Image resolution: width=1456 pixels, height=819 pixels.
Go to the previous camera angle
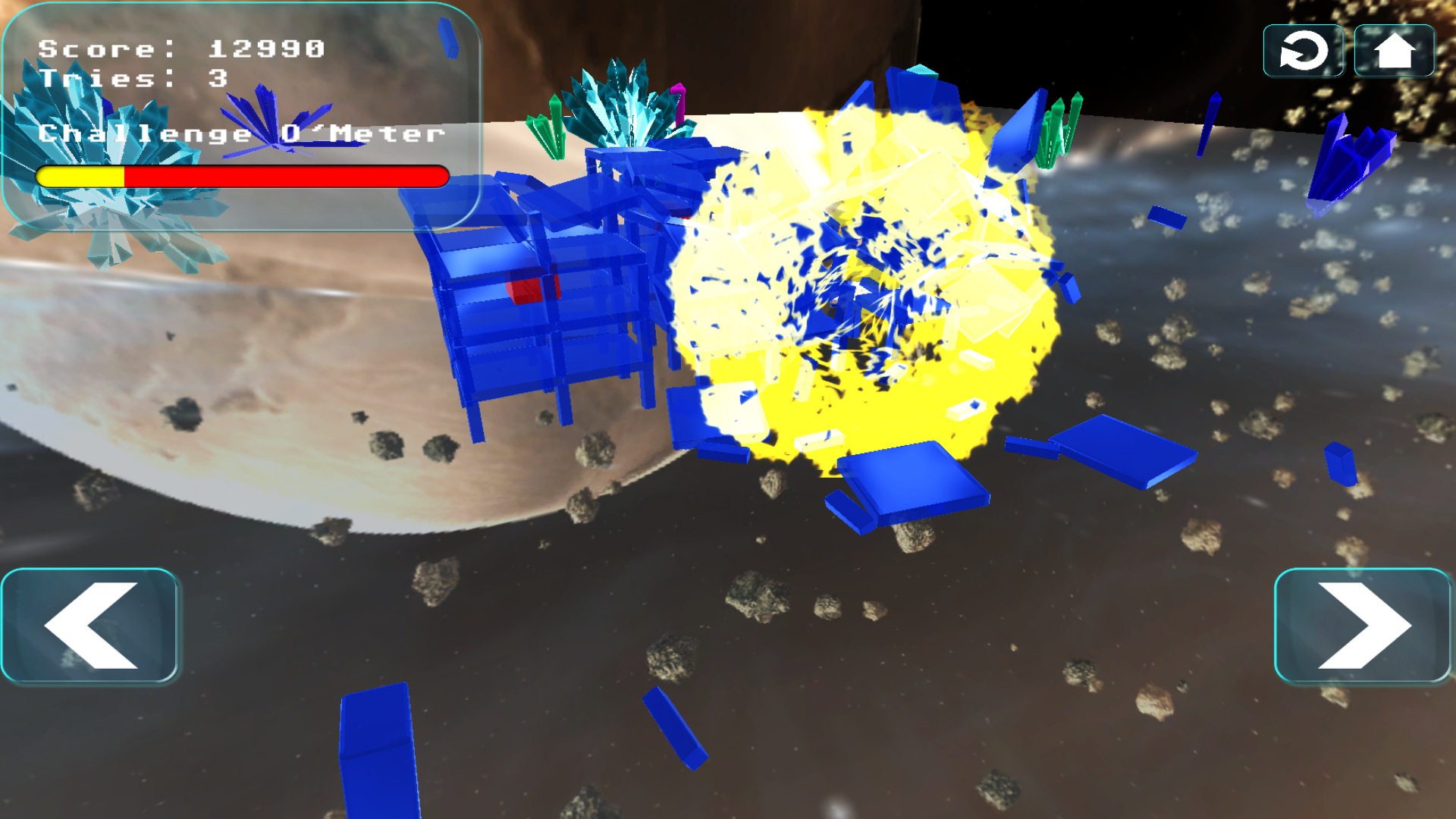click(x=89, y=622)
